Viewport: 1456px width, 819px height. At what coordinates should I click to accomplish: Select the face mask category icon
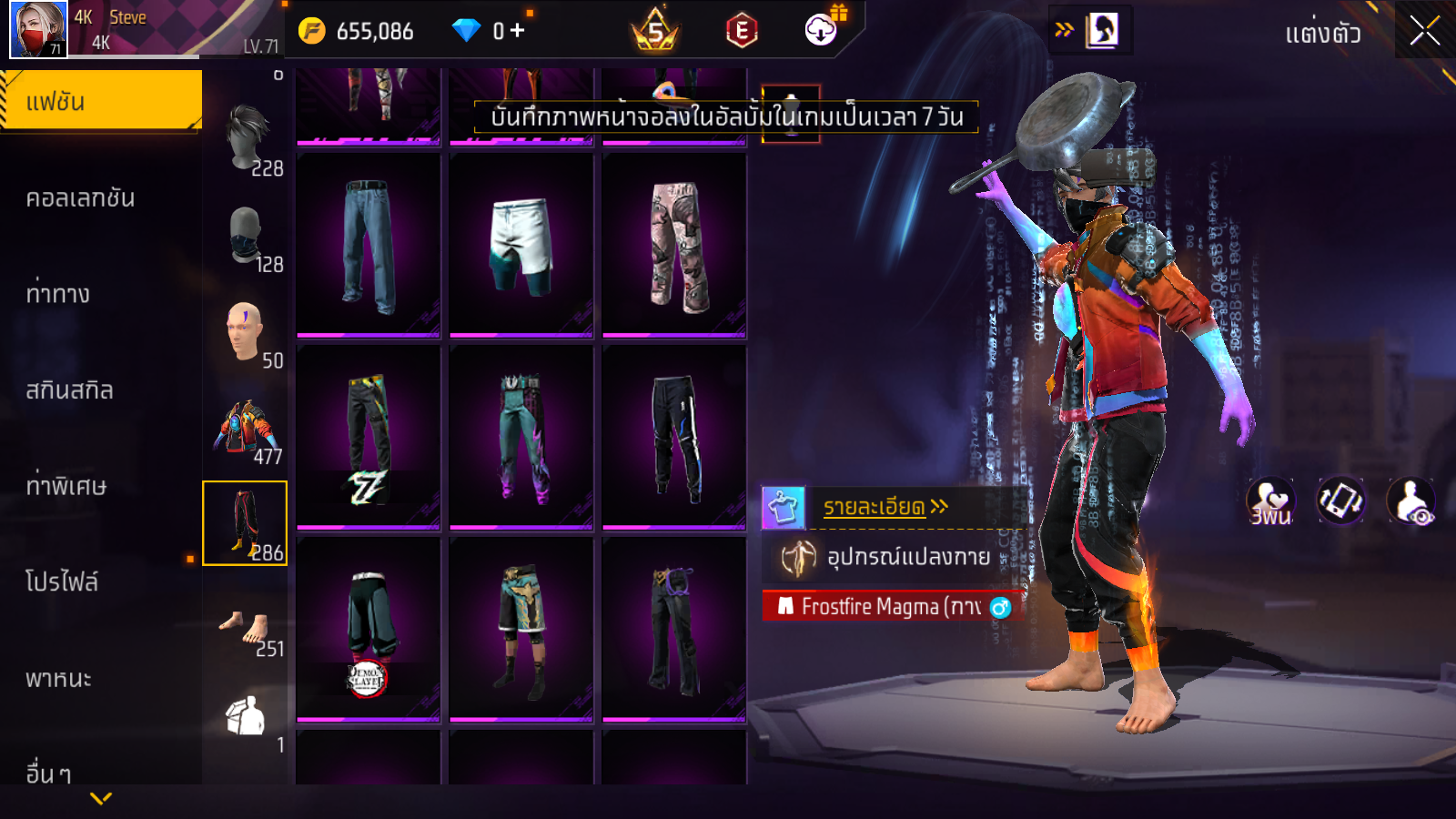click(x=246, y=236)
